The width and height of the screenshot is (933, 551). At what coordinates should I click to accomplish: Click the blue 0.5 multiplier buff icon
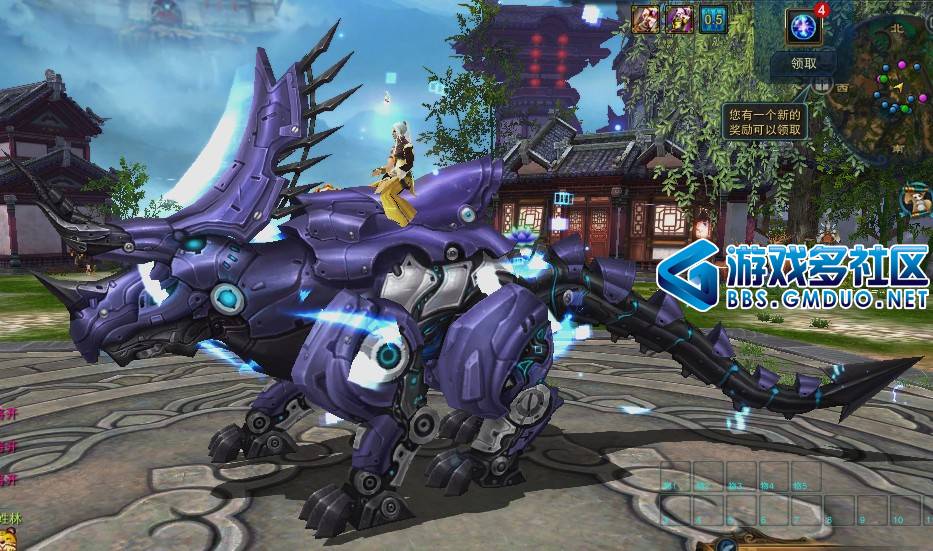pos(713,18)
